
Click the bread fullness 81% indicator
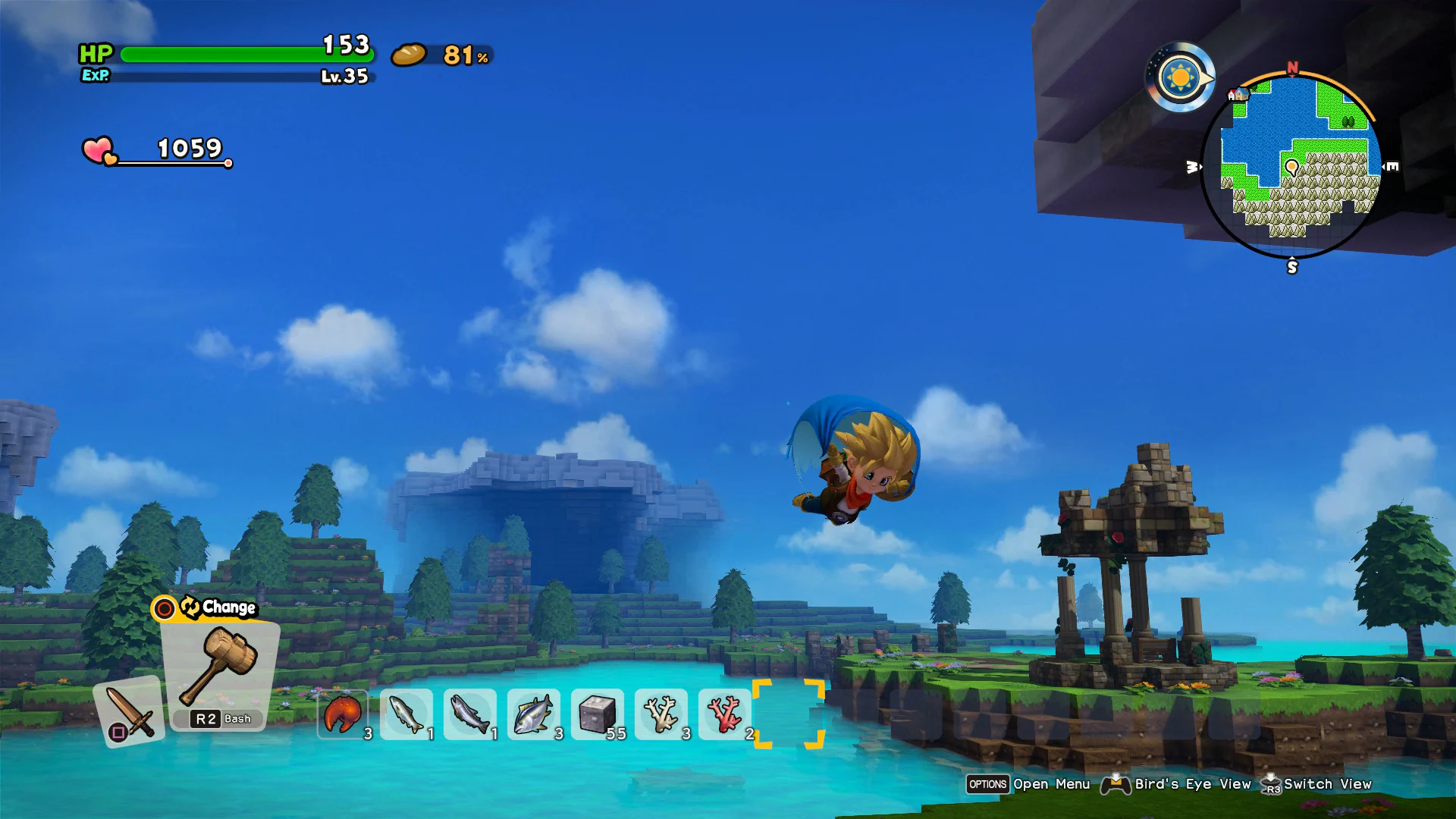tap(440, 55)
